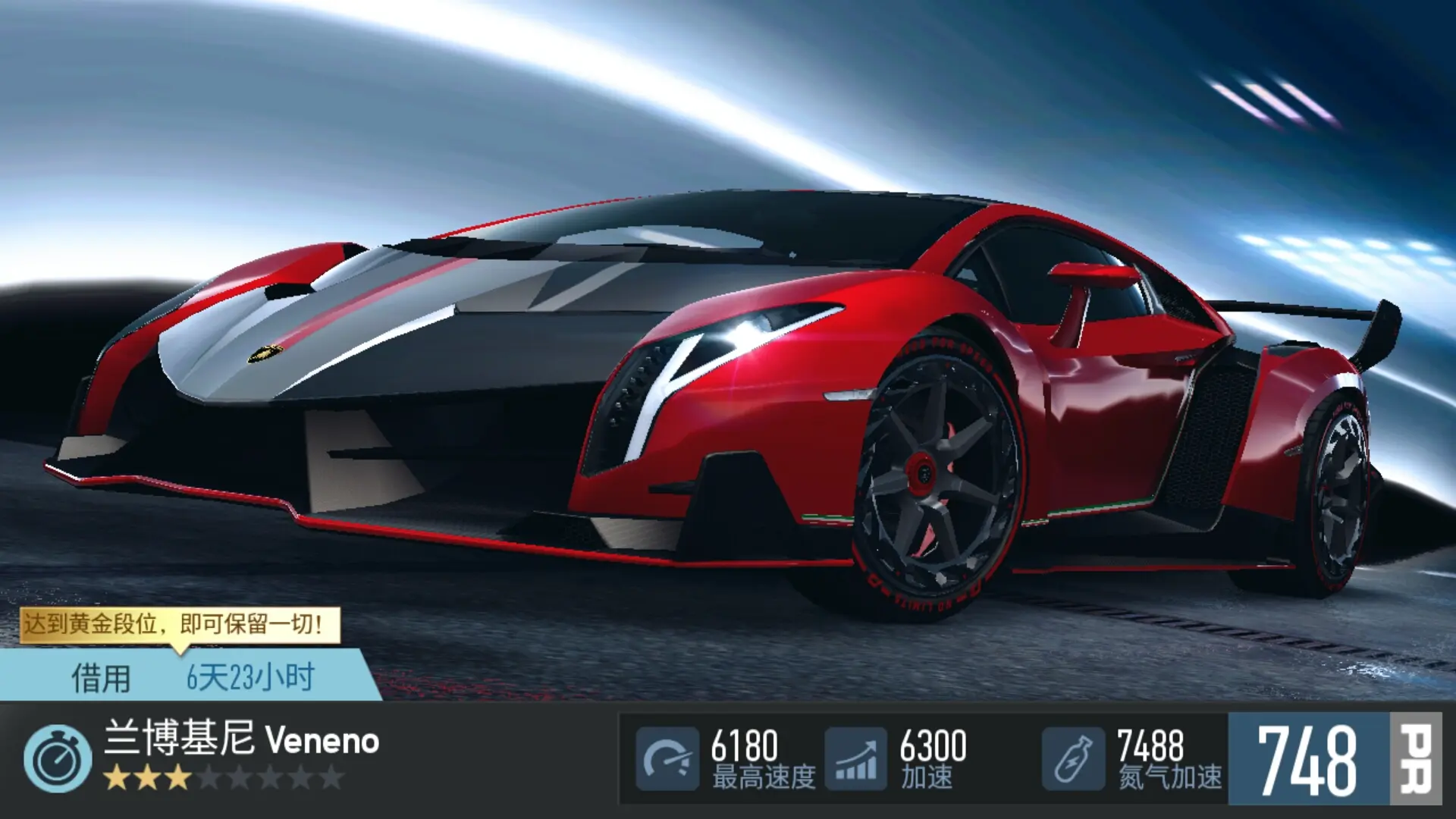Click the nitro bottle icon
Screen dimensions: 1456x819
(x=1072, y=759)
